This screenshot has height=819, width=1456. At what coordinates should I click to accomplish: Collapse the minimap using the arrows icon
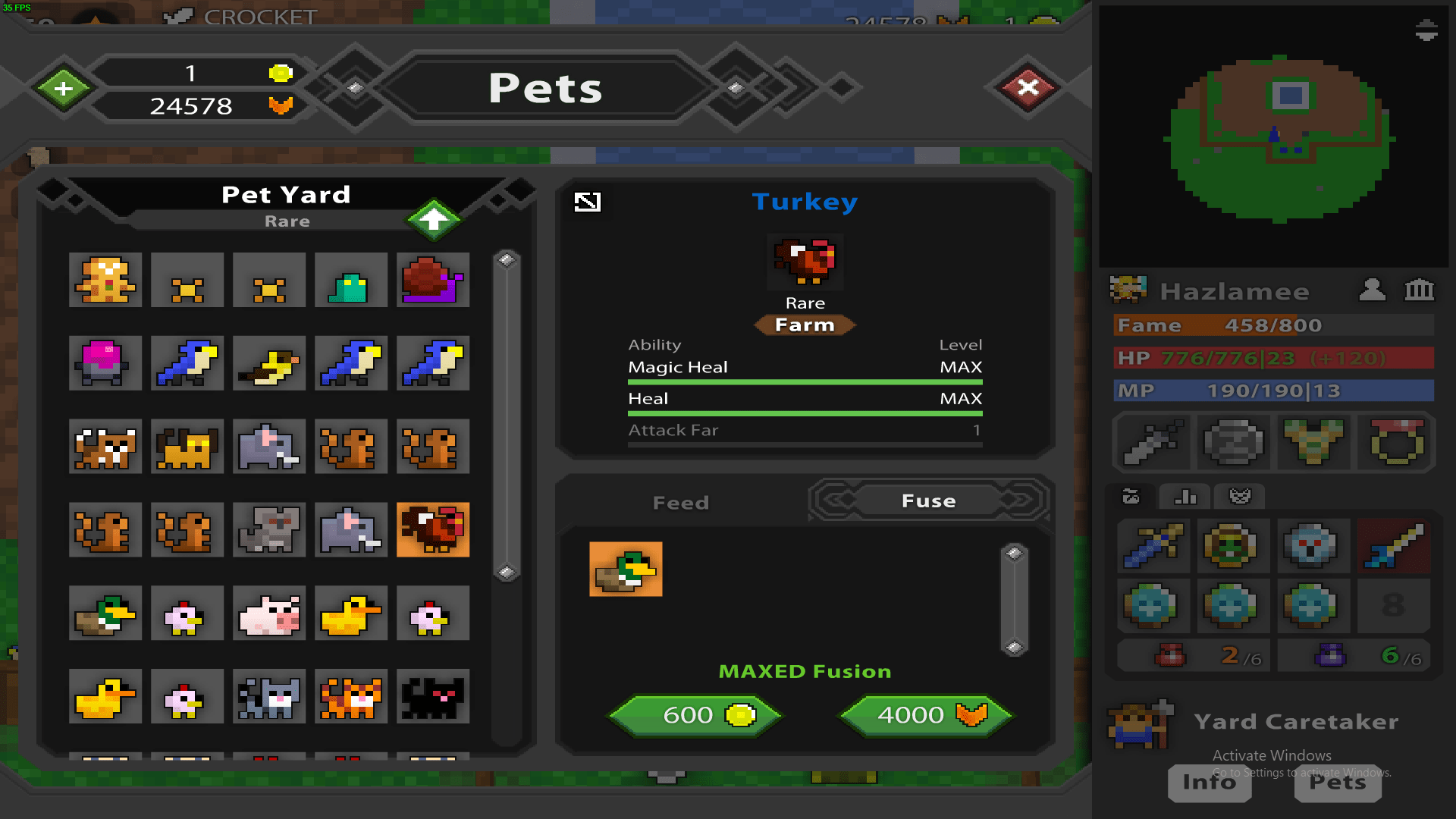(x=1425, y=31)
